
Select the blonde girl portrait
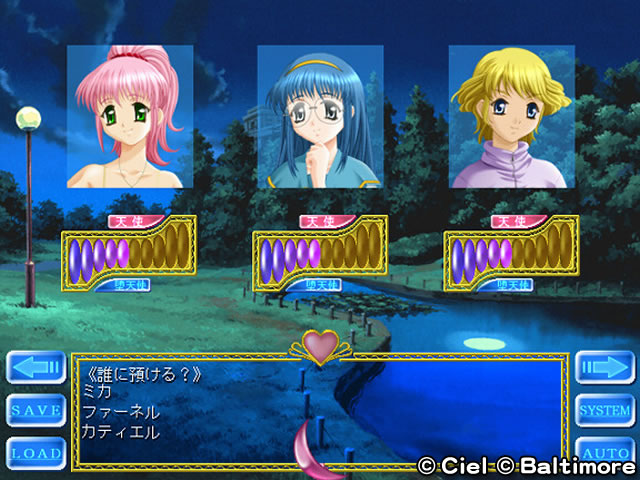(x=510, y=116)
